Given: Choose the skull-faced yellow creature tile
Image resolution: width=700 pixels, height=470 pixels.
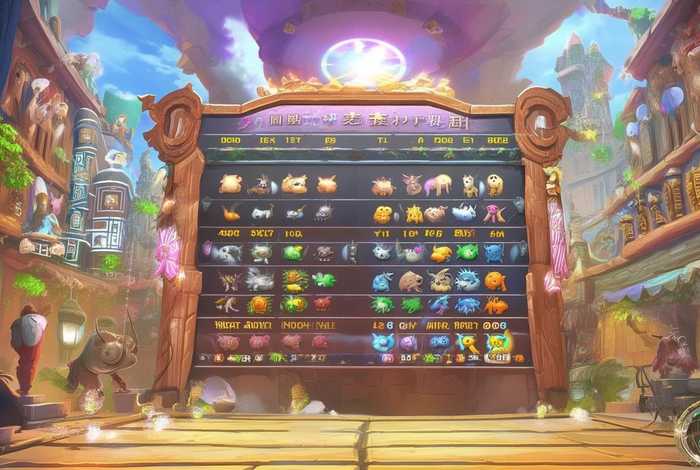Looking at the screenshot, I should 494,185.
